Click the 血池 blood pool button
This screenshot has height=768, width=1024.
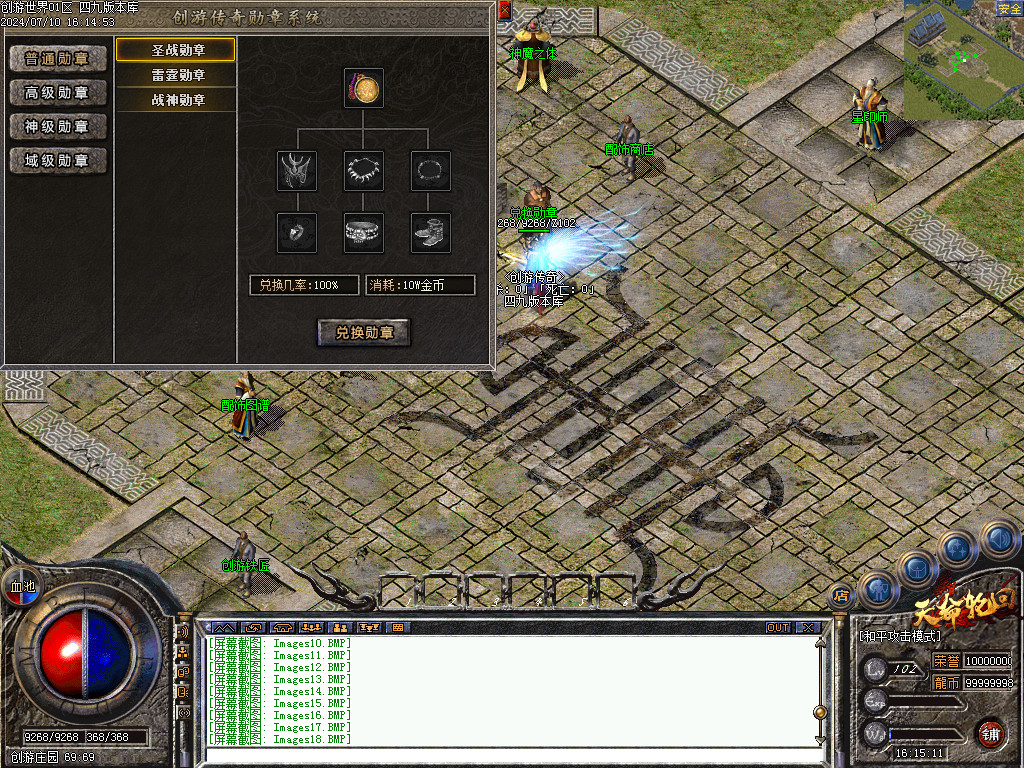22,586
